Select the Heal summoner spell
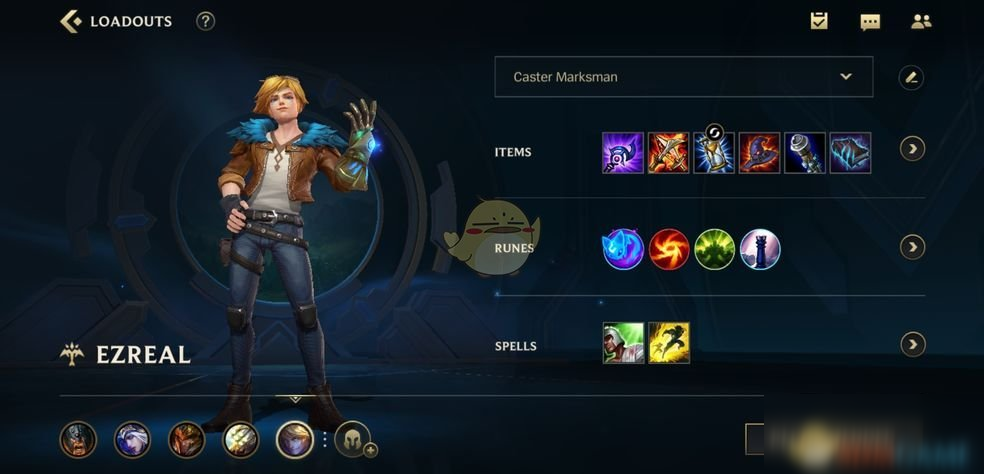This screenshot has height=474, width=984. click(x=623, y=343)
